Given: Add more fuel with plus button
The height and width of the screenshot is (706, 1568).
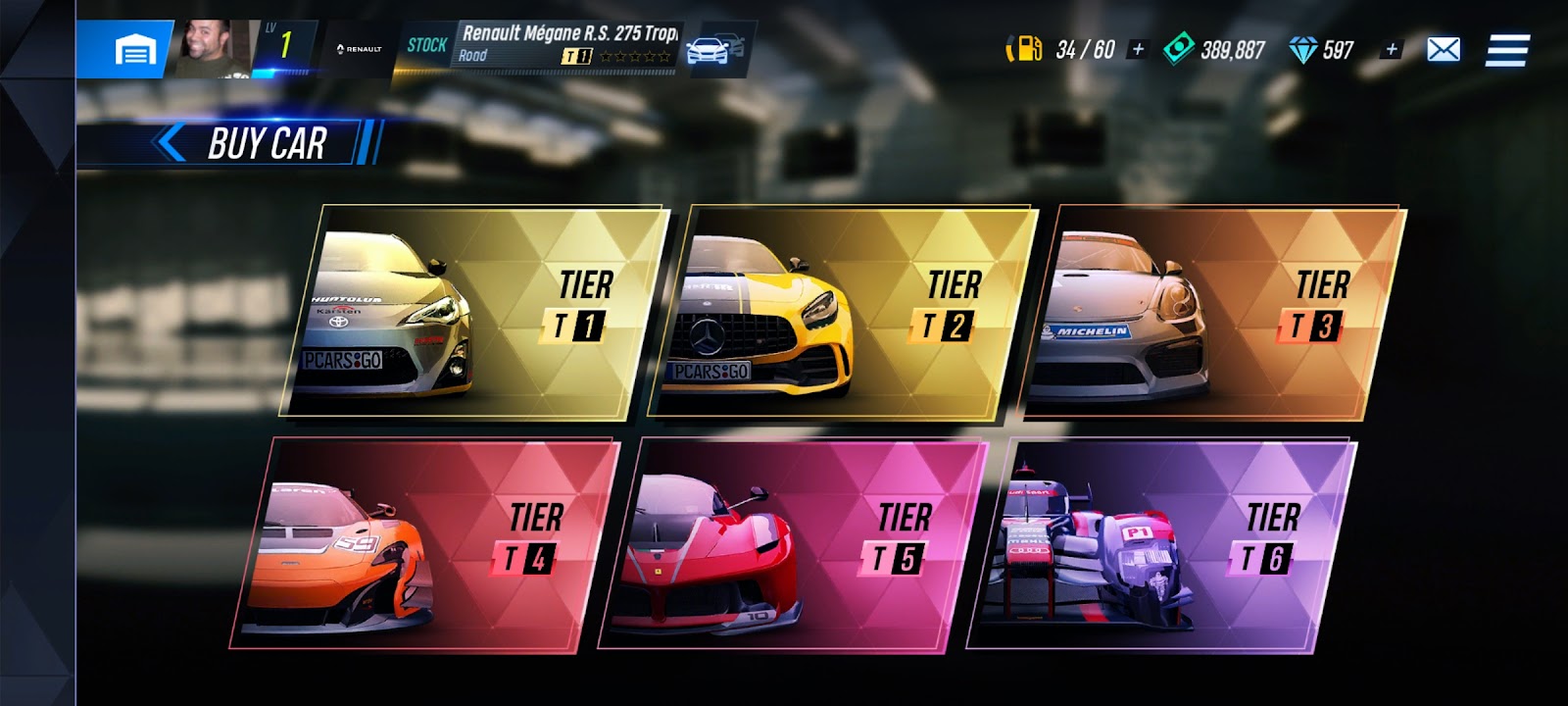Looking at the screenshot, I should tap(1138, 49).
